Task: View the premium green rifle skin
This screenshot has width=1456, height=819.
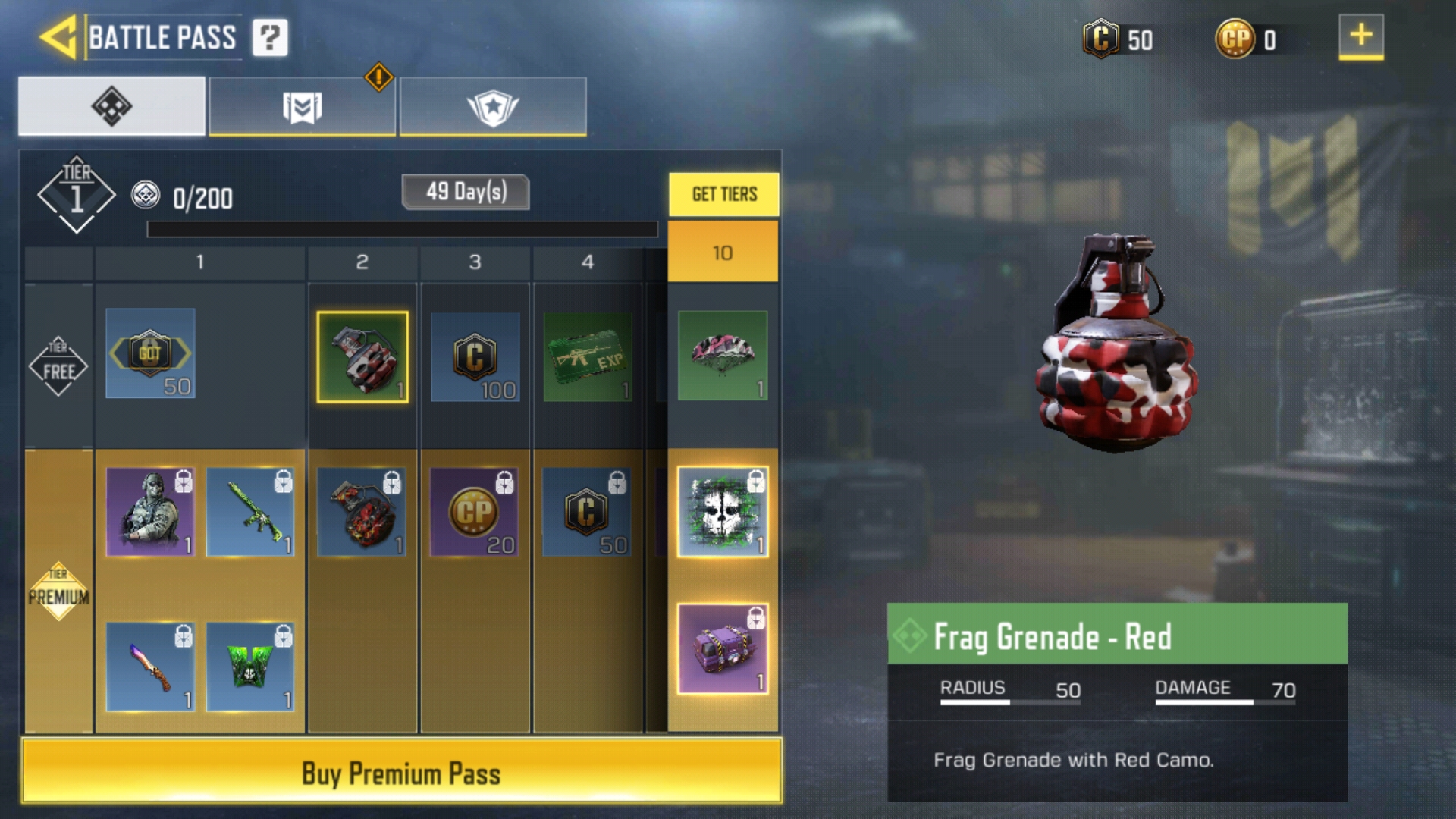Action: (x=249, y=512)
